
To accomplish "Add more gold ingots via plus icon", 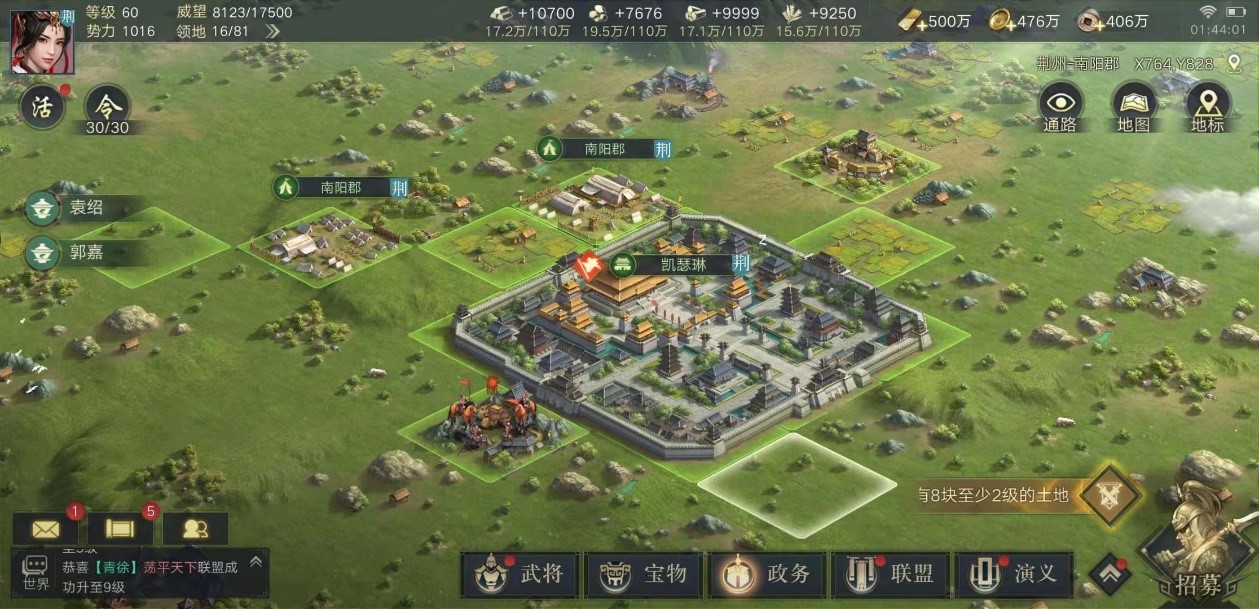I will click(x=910, y=21).
